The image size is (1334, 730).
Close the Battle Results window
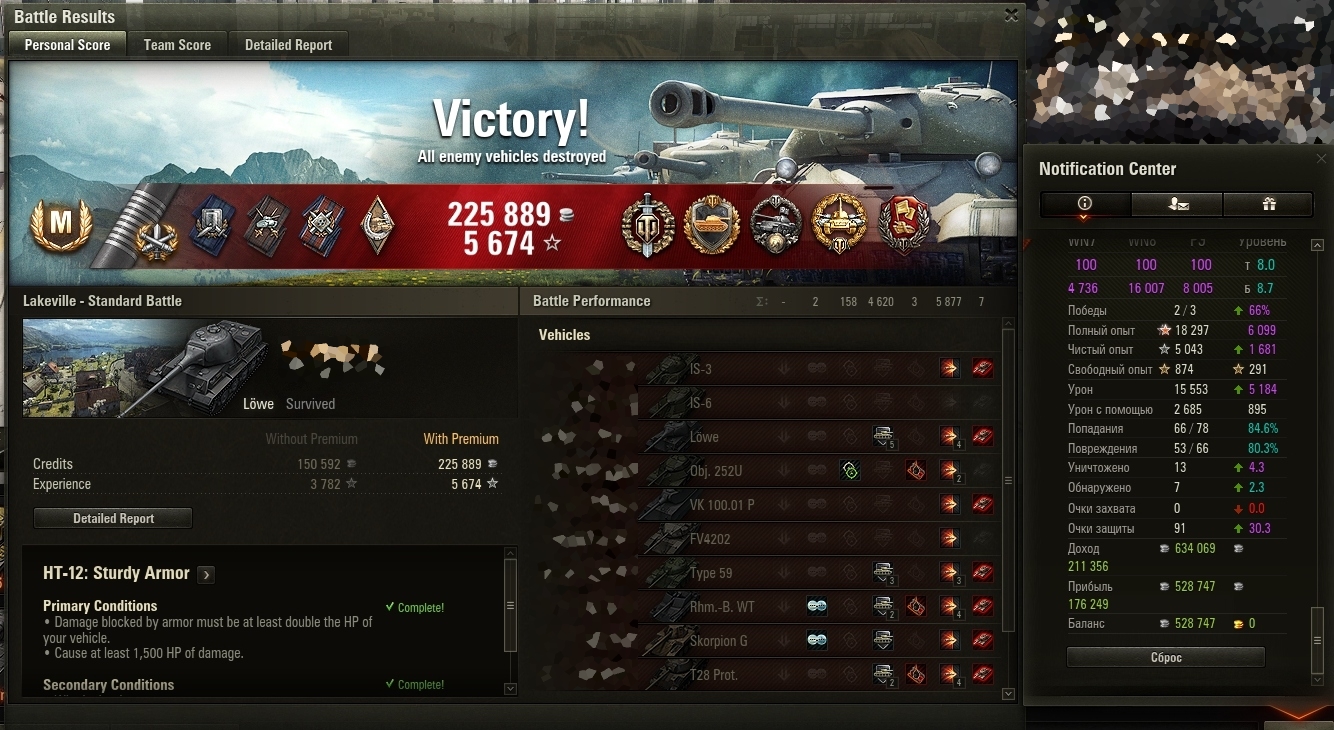[1011, 15]
